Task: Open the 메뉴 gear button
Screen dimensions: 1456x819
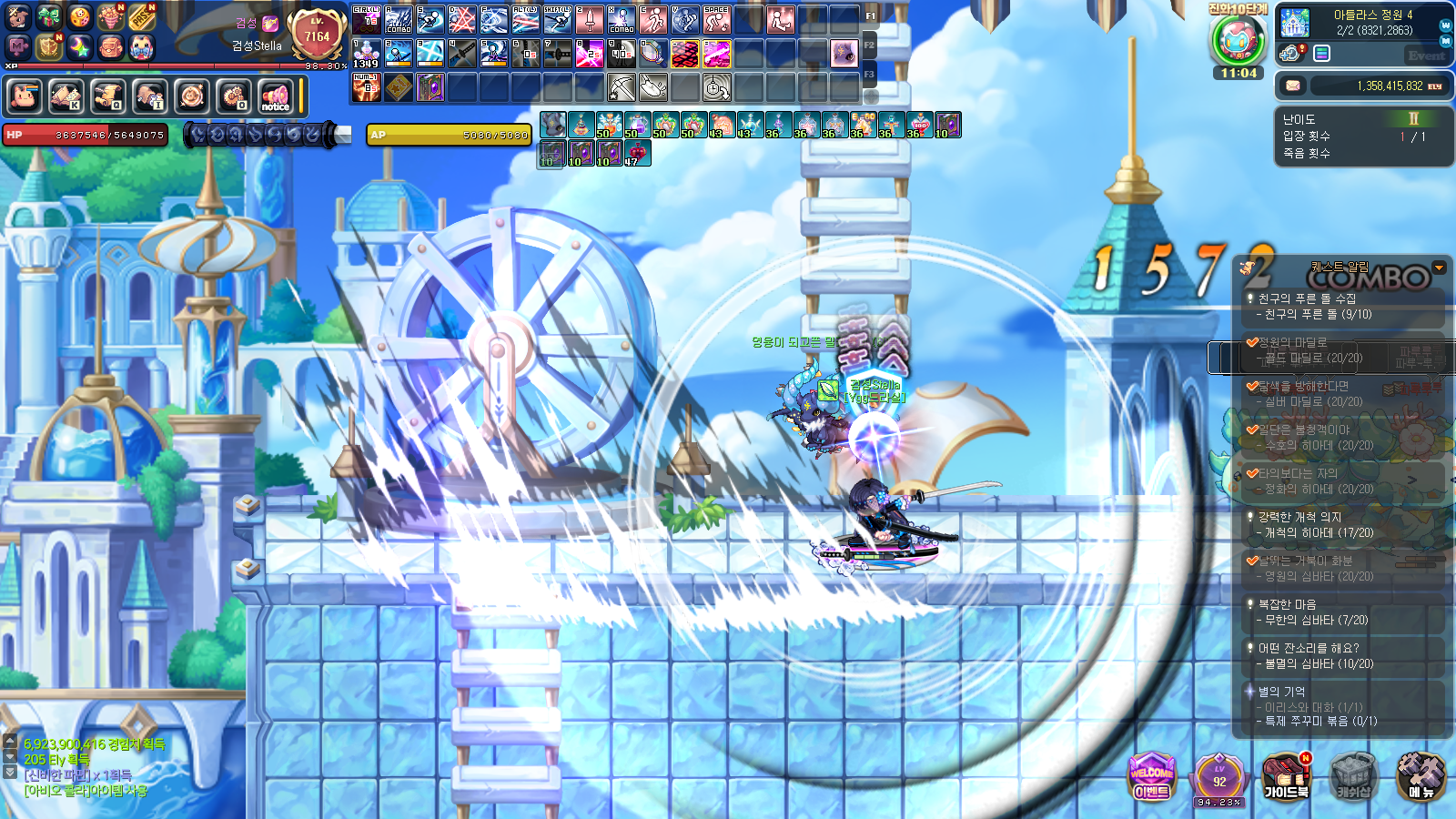Action: point(1421,776)
